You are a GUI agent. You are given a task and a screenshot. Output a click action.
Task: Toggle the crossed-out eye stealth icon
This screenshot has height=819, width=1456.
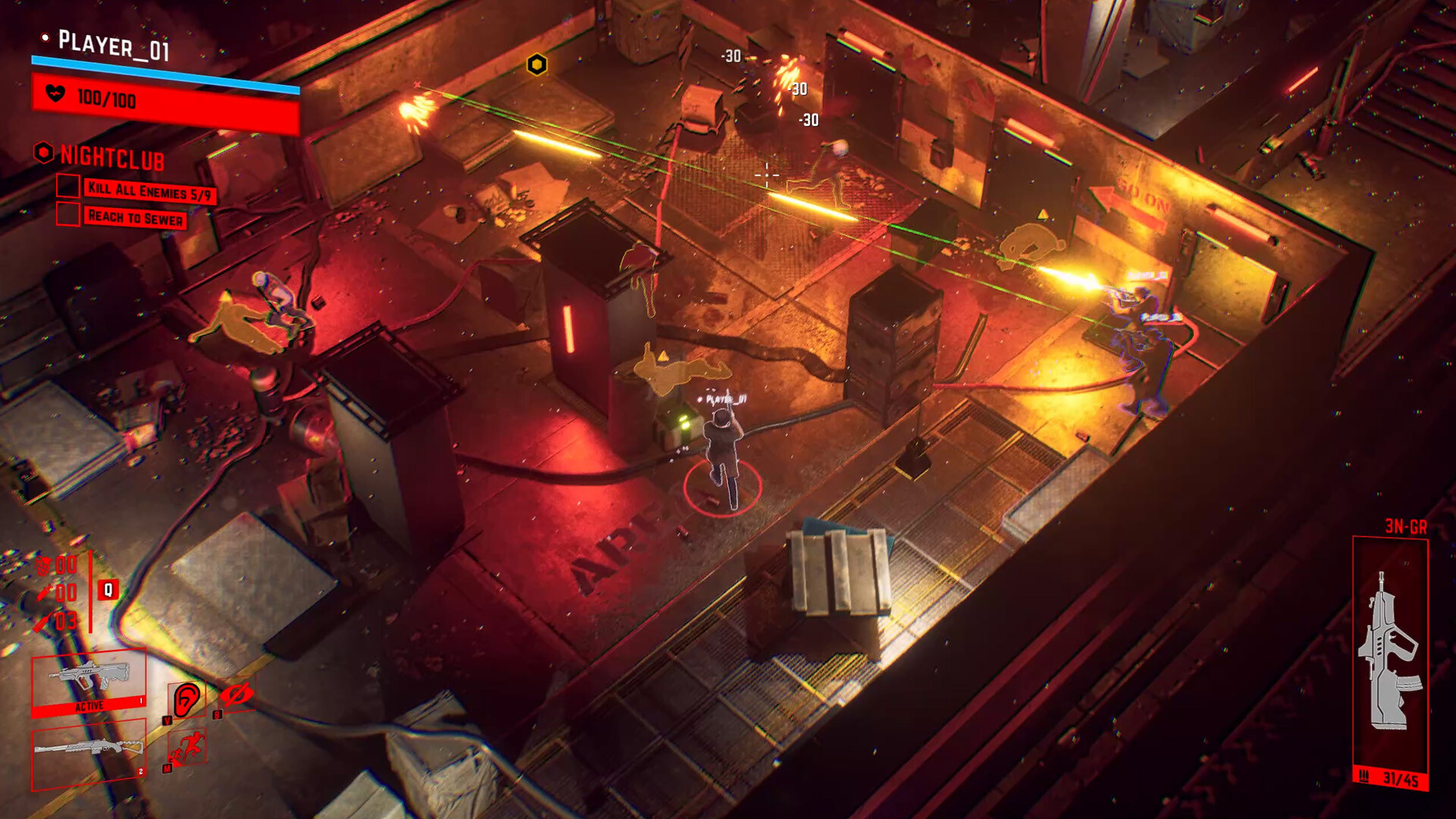pyautogui.click(x=237, y=695)
